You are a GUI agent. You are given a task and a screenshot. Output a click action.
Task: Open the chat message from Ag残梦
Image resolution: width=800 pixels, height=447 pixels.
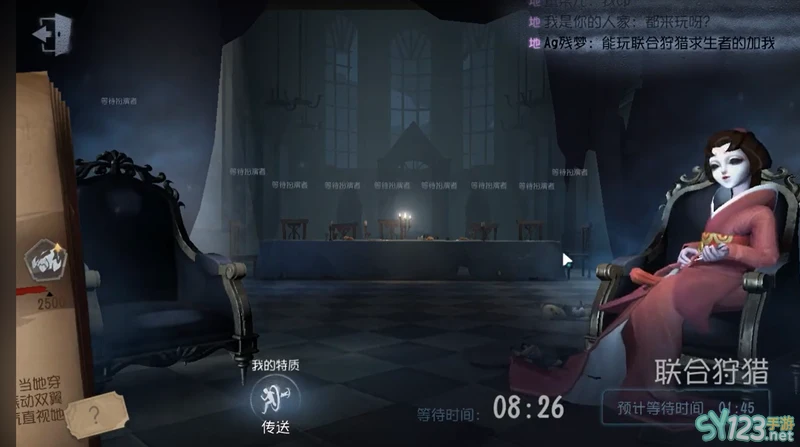662,43
